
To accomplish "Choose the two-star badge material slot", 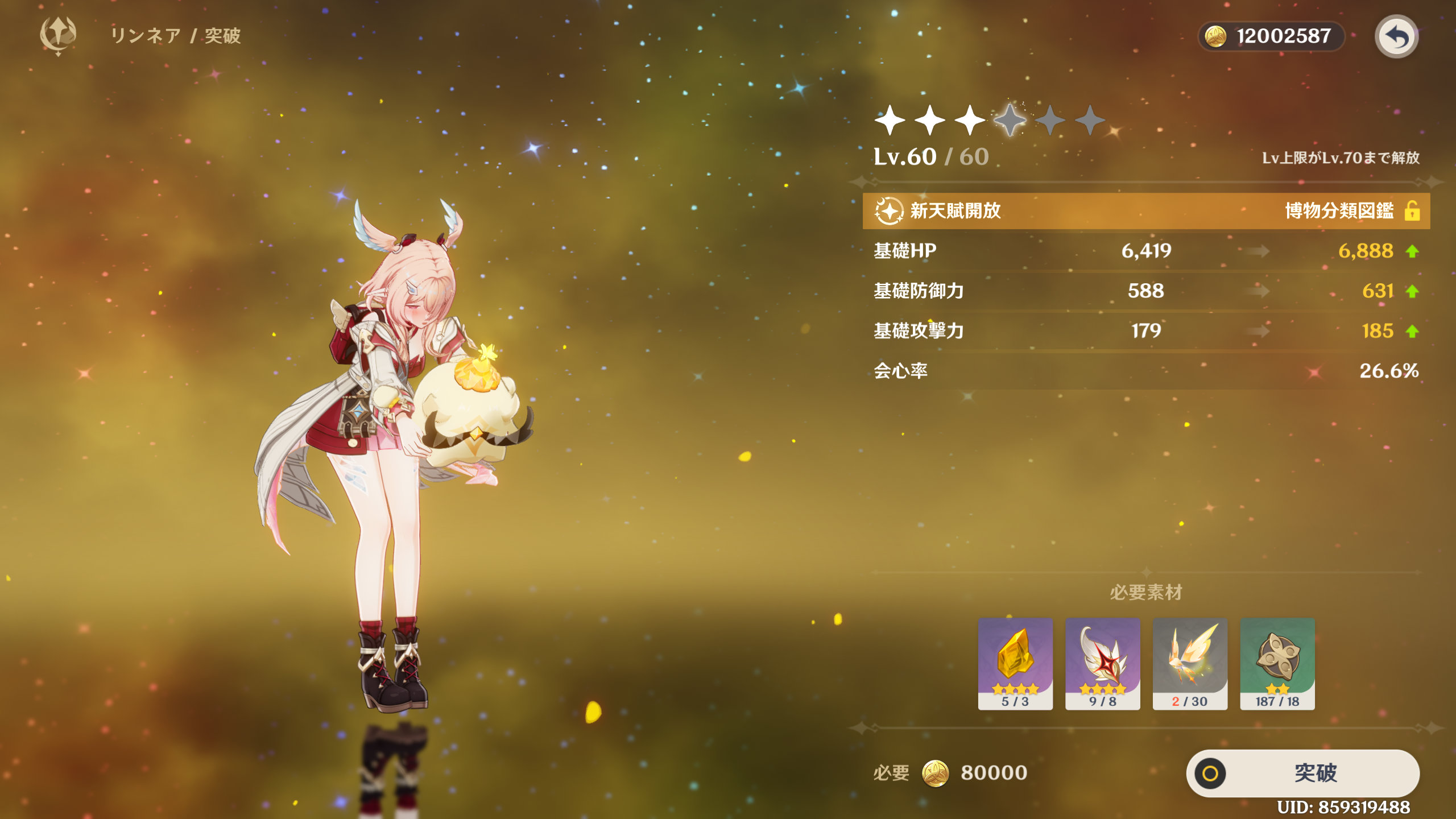I will tap(1277, 663).
